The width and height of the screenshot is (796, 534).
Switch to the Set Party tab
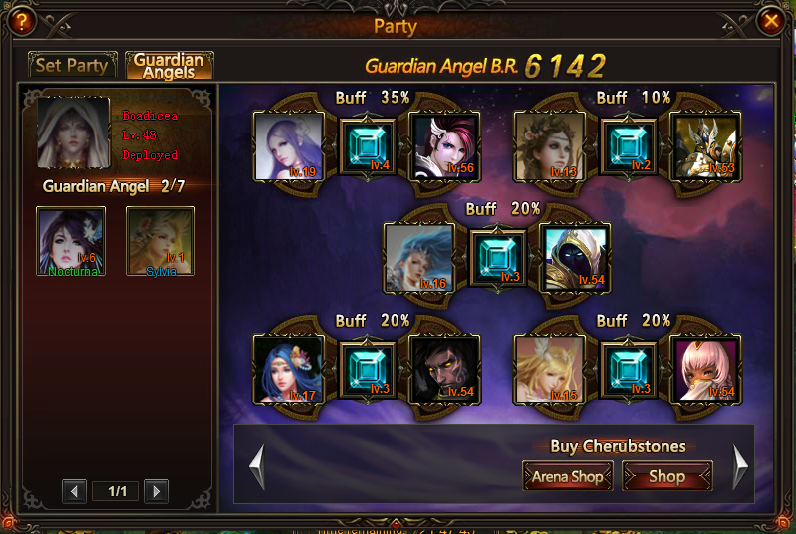pos(72,66)
